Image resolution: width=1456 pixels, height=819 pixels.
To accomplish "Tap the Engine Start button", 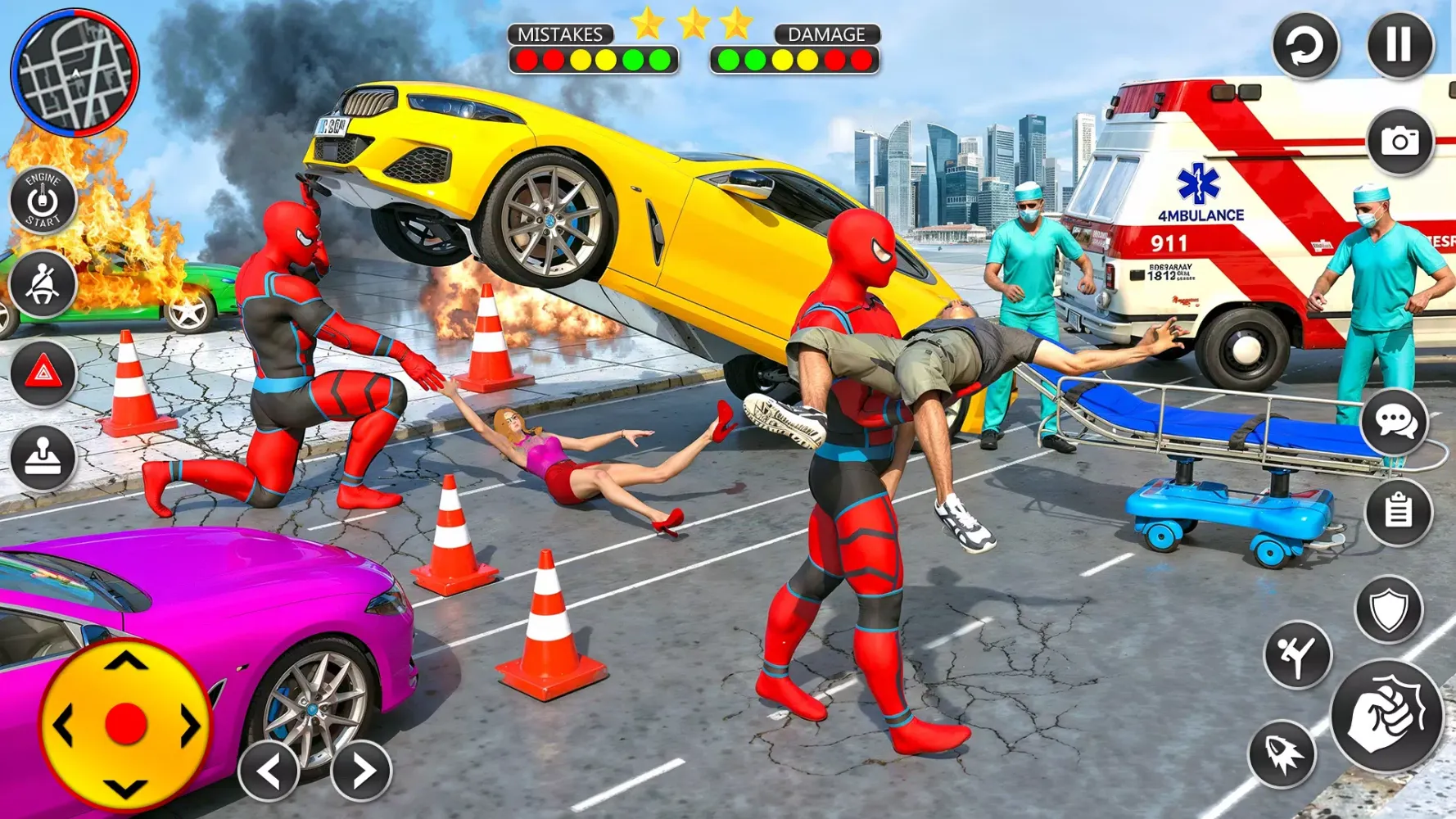I will [x=43, y=201].
